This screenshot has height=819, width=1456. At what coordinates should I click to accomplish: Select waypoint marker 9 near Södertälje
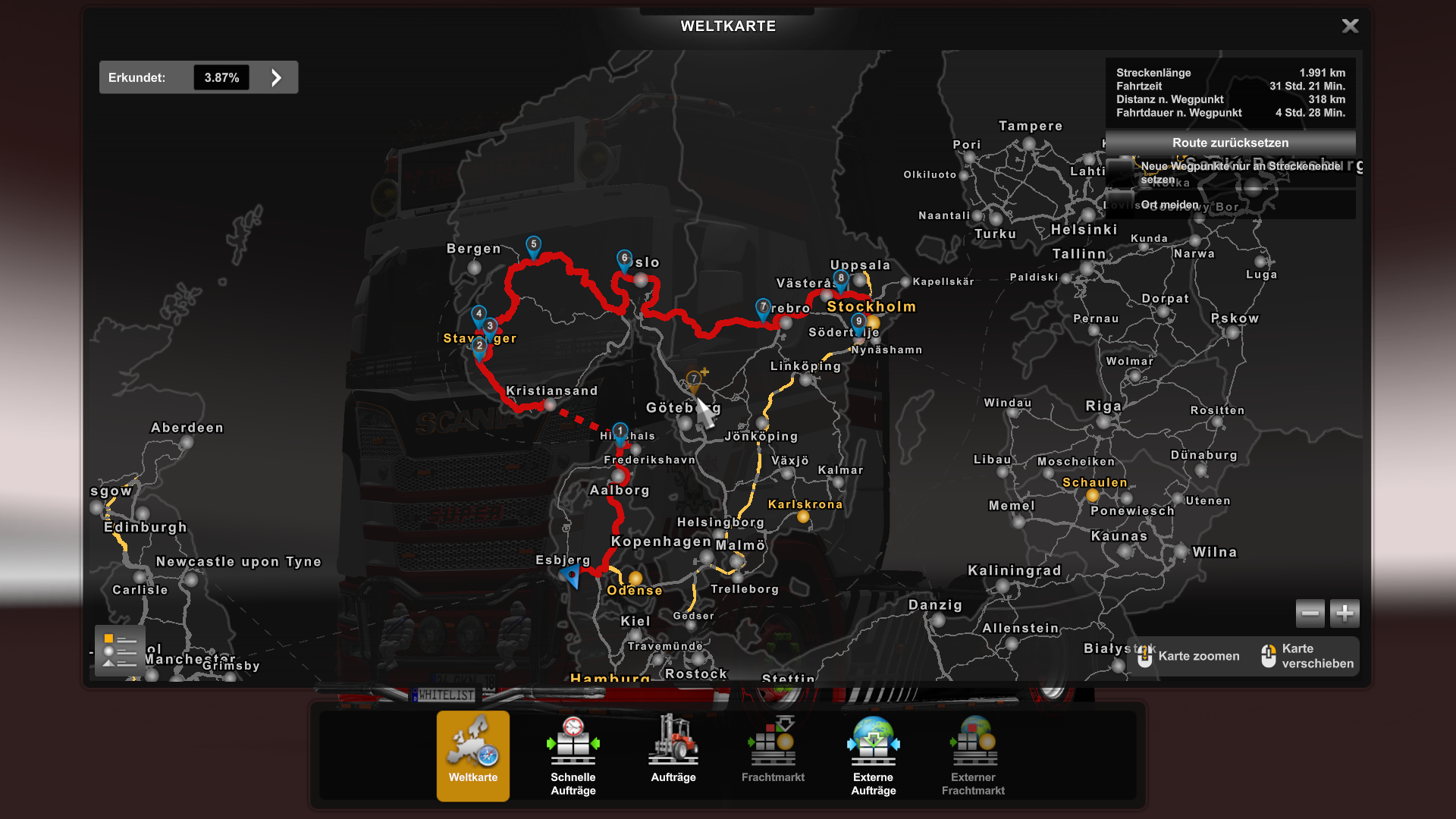(x=858, y=322)
